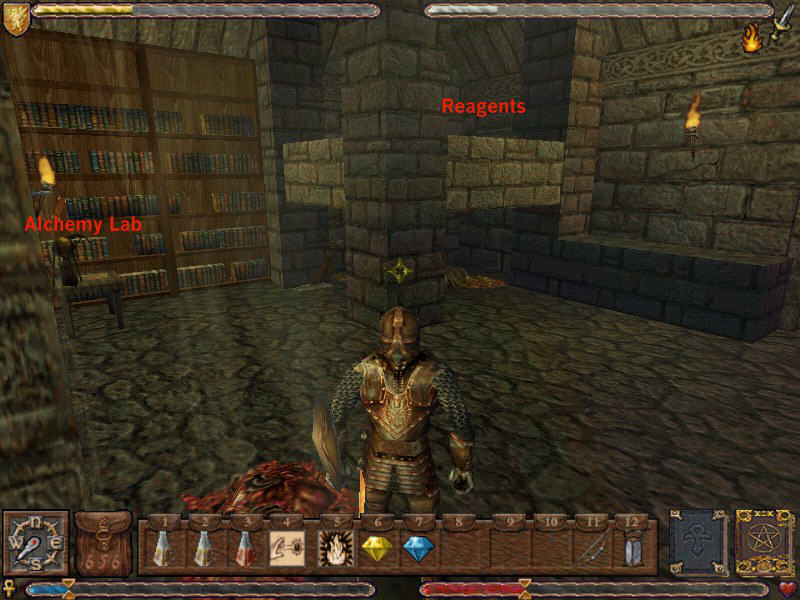Open the leather backpack inventory
Viewport: 800px width, 600px height.
click(x=103, y=545)
